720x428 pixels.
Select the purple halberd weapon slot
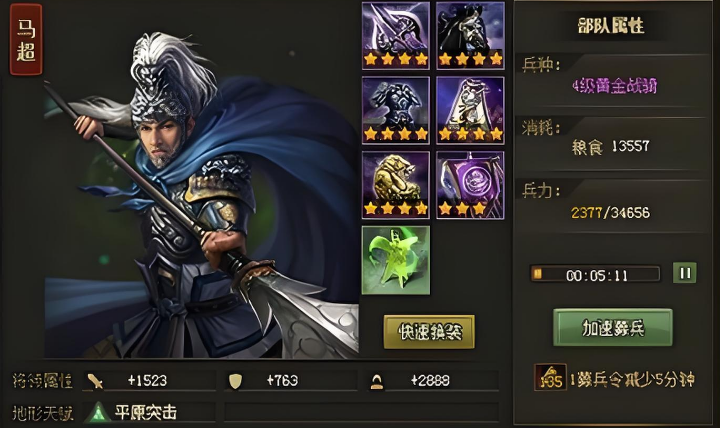[x=395, y=35]
